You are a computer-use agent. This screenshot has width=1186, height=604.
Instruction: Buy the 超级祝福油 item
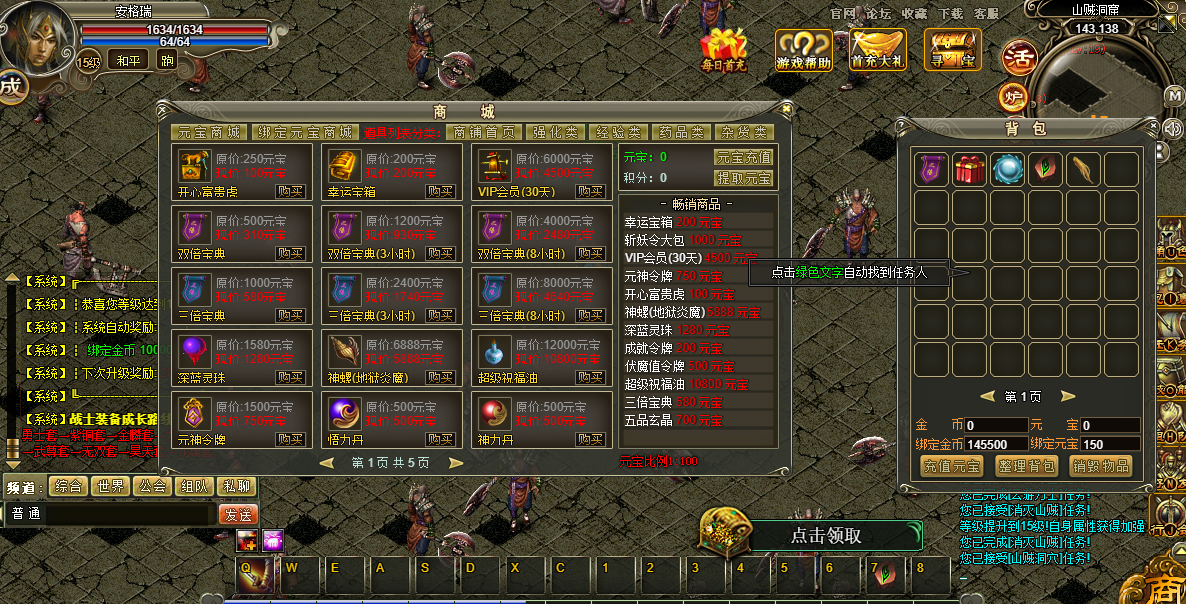590,377
